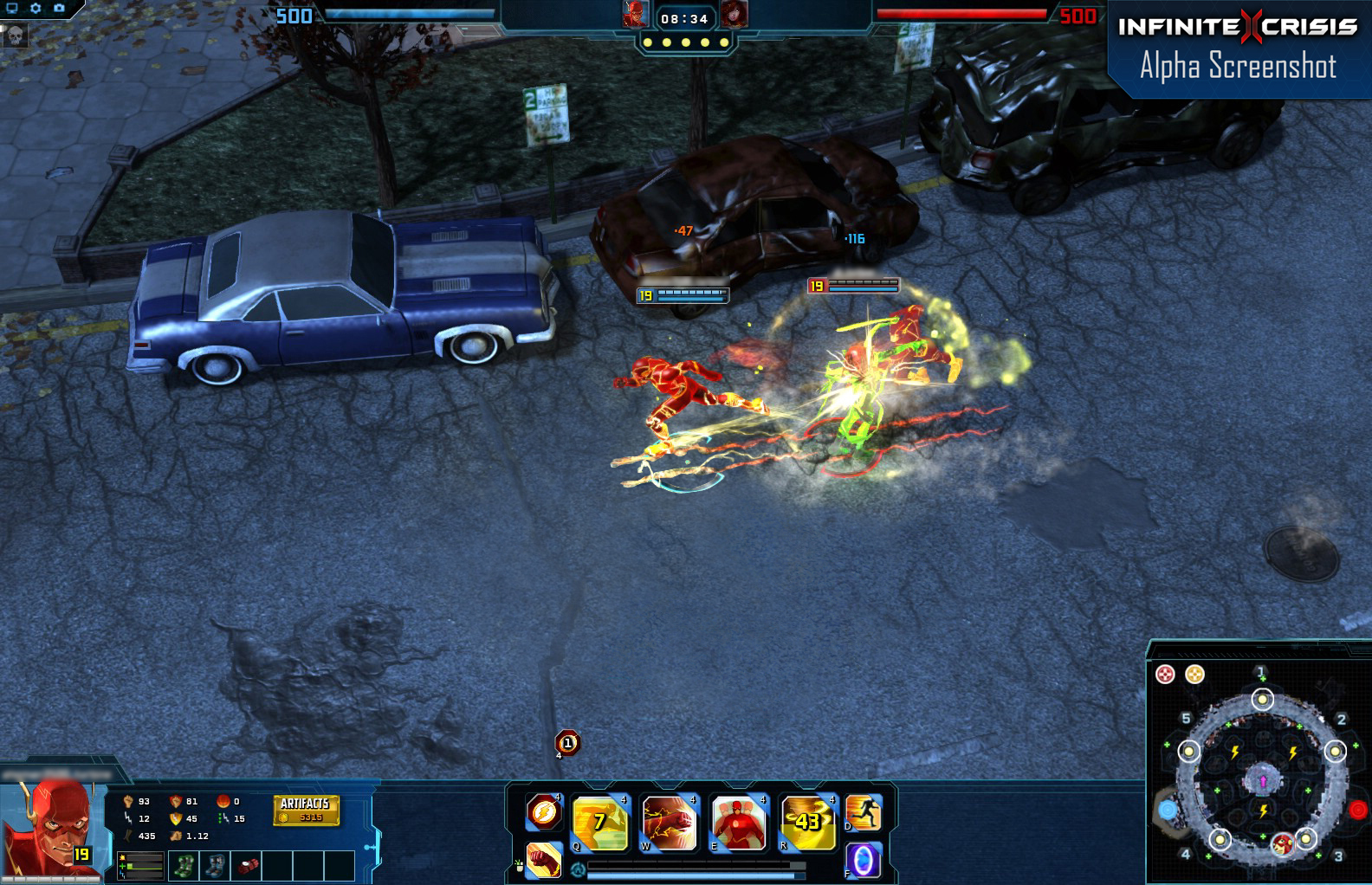Cast the Q speed dash ability
The height and width of the screenshot is (885, 1372).
(x=599, y=821)
